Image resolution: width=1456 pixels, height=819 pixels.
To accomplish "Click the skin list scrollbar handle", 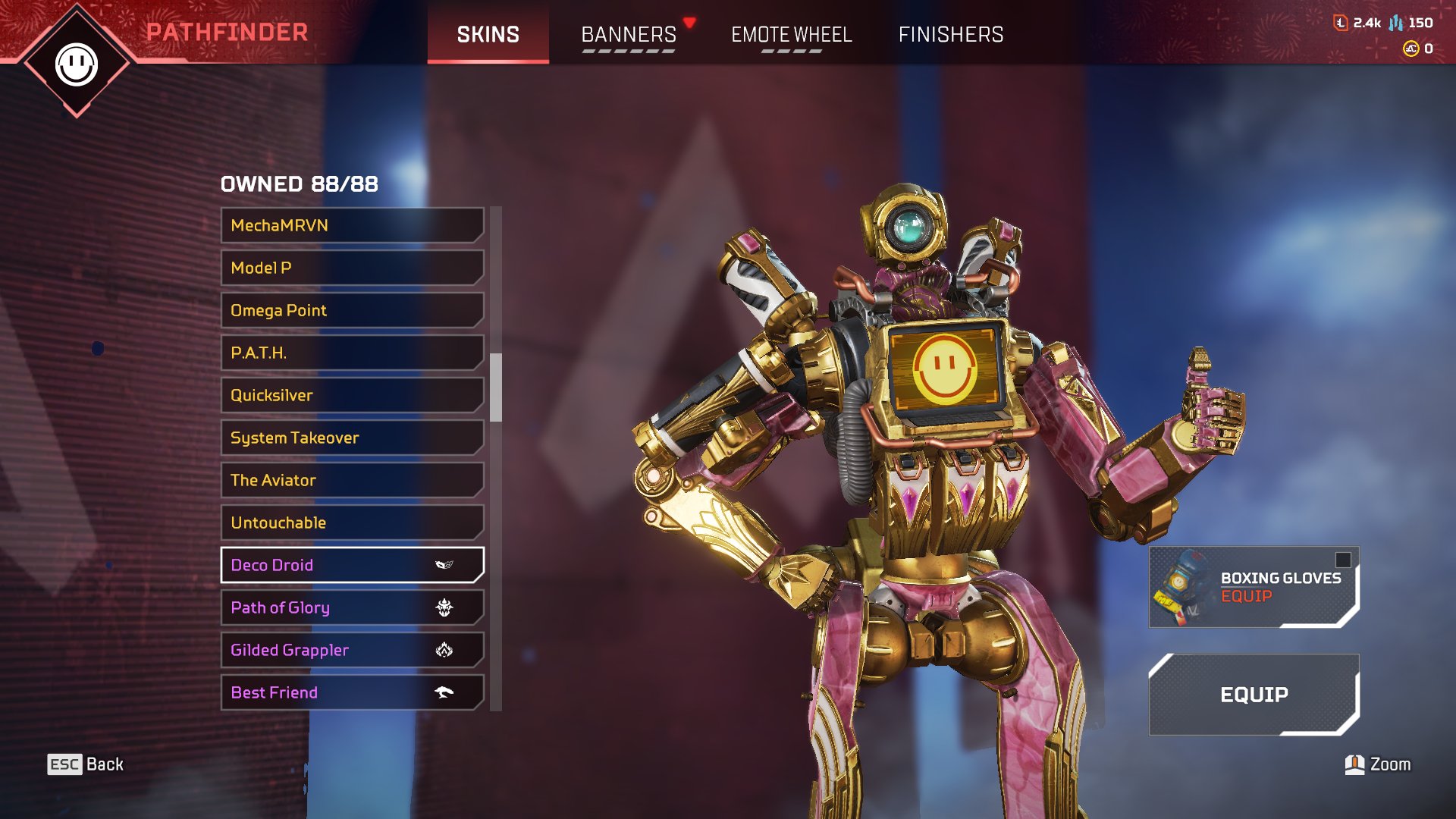I will pyautogui.click(x=496, y=387).
